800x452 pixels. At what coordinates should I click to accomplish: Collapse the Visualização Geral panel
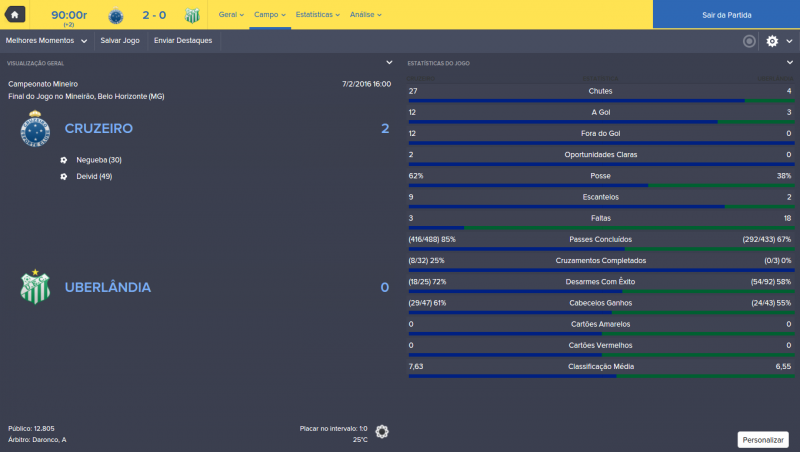click(390, 63)
